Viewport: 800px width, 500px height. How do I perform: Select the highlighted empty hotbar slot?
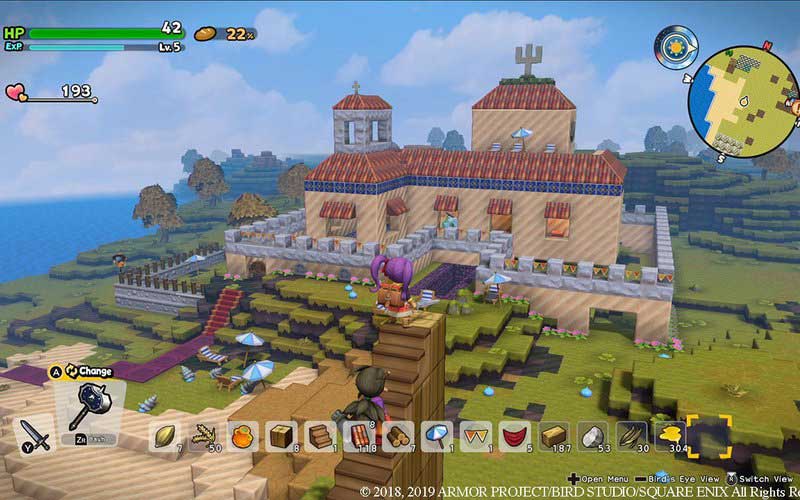pyautogui.click(x=709, y=436)
